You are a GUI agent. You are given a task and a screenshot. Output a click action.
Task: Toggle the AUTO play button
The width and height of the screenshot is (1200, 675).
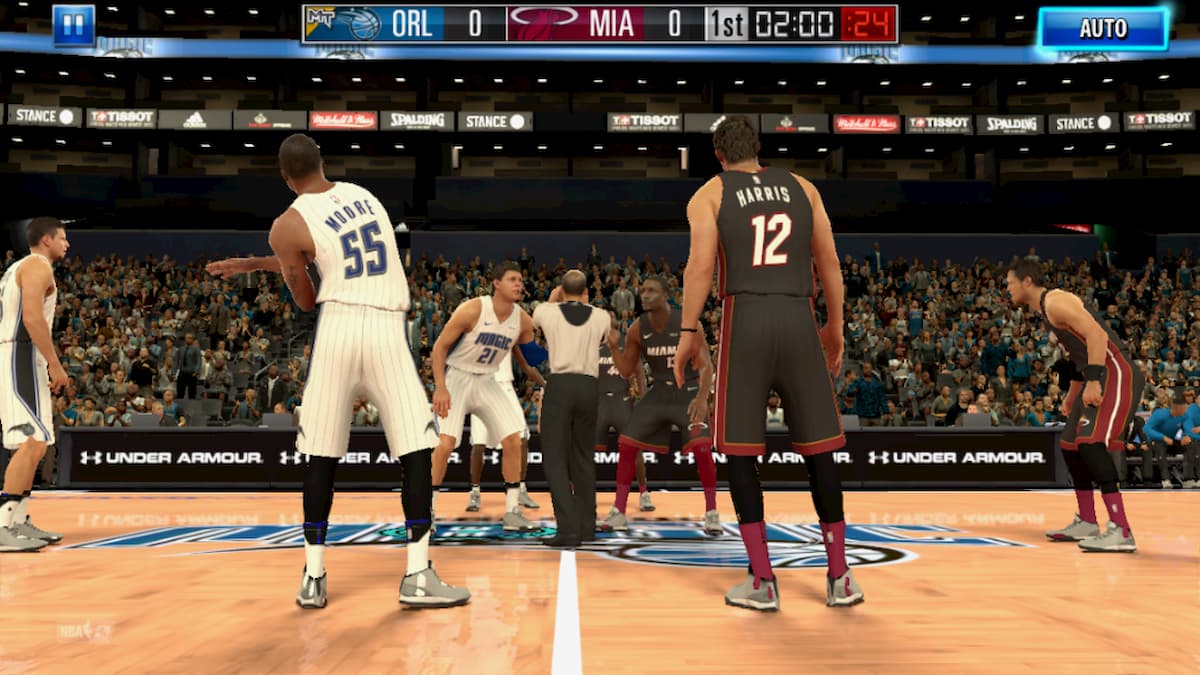[1103, 28]
